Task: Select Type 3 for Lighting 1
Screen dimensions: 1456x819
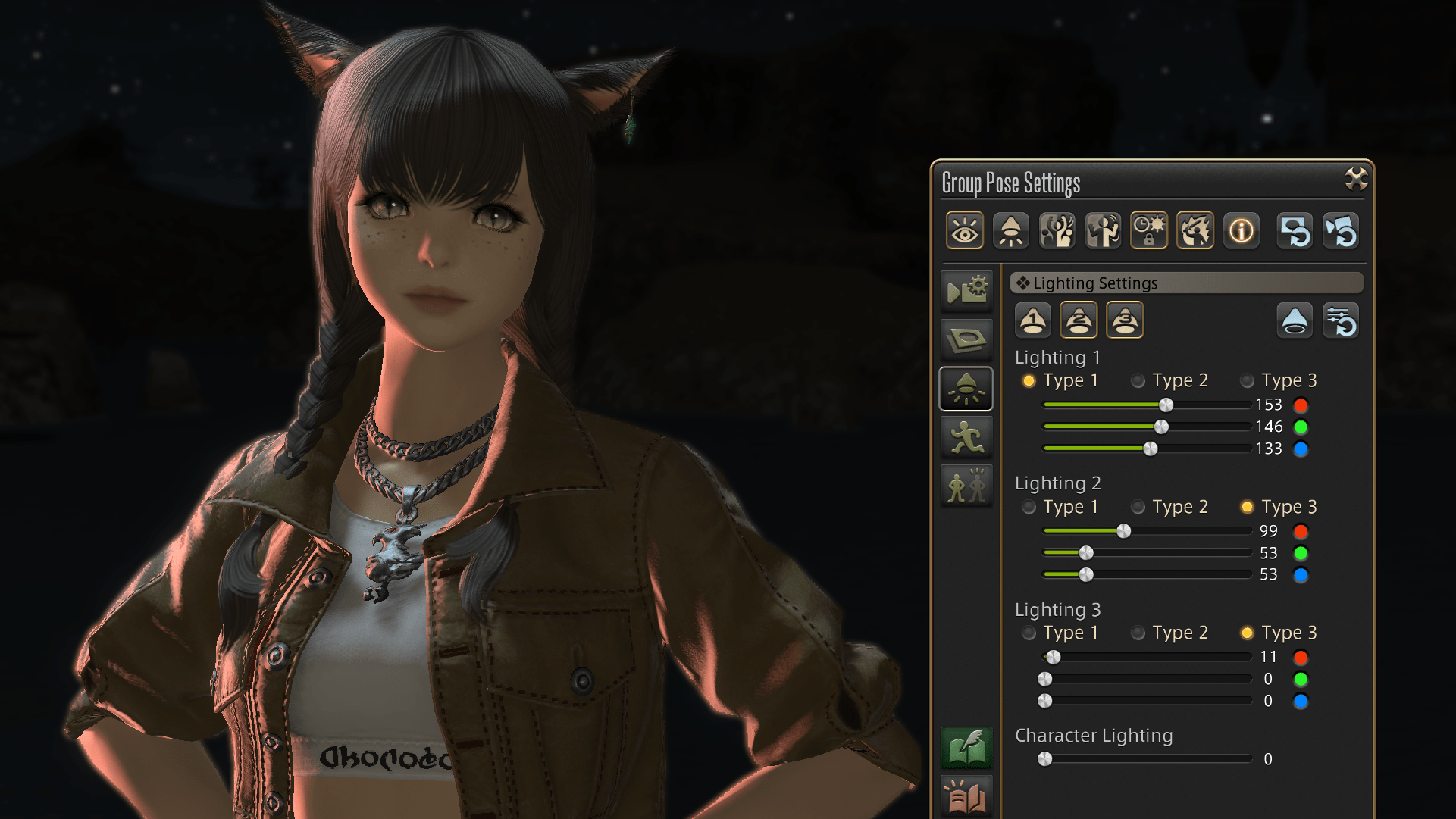Action: 1247,381
